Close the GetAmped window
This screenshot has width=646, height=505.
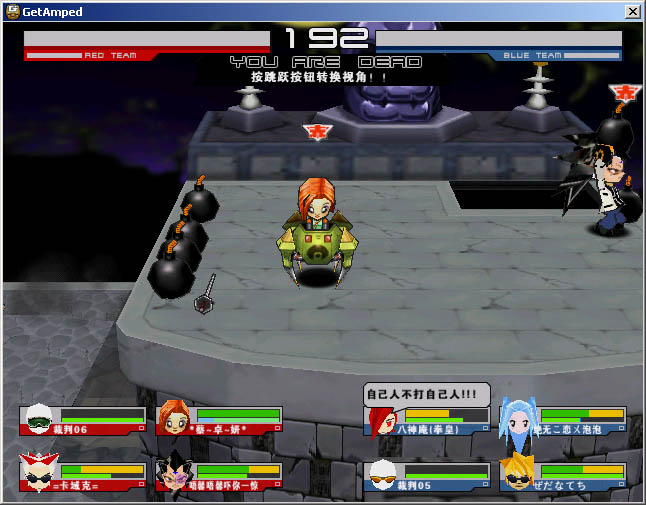click(x=632, y=12)
